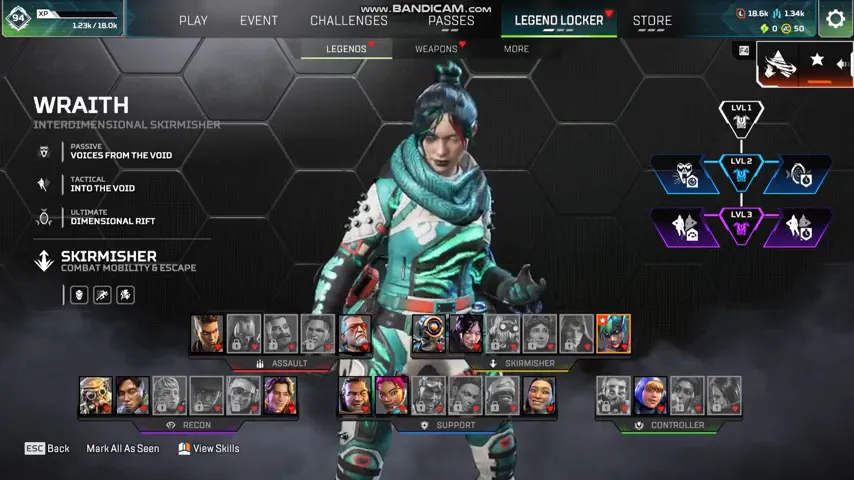Go to the CHALLENGES tab

[349, 20]
